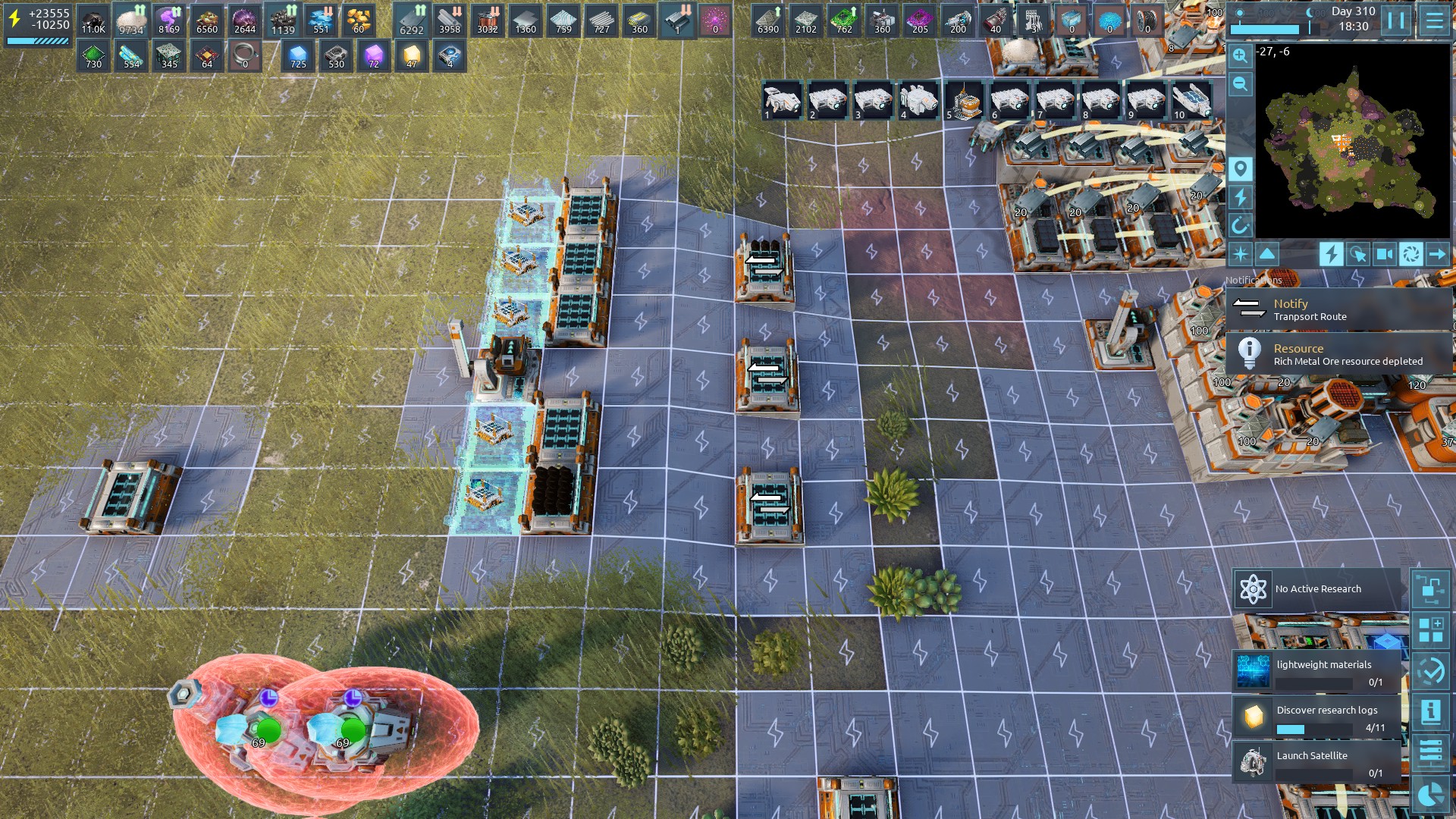This screenshot has width=1456, height=819.
Task: Open the pie chart statistics panel
Action: pos(1431,795)
